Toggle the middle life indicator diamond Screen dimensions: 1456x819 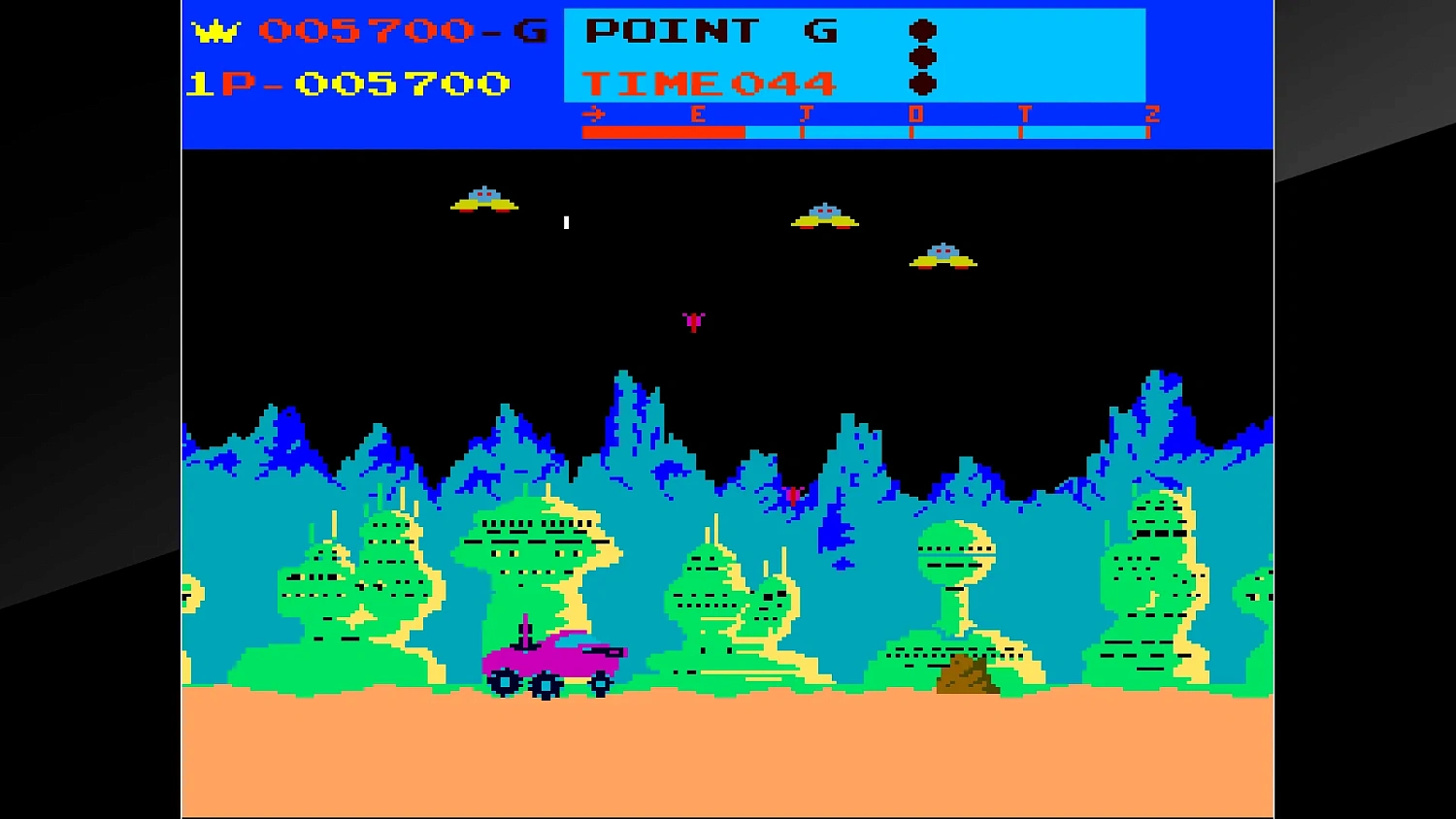point(925,58)
